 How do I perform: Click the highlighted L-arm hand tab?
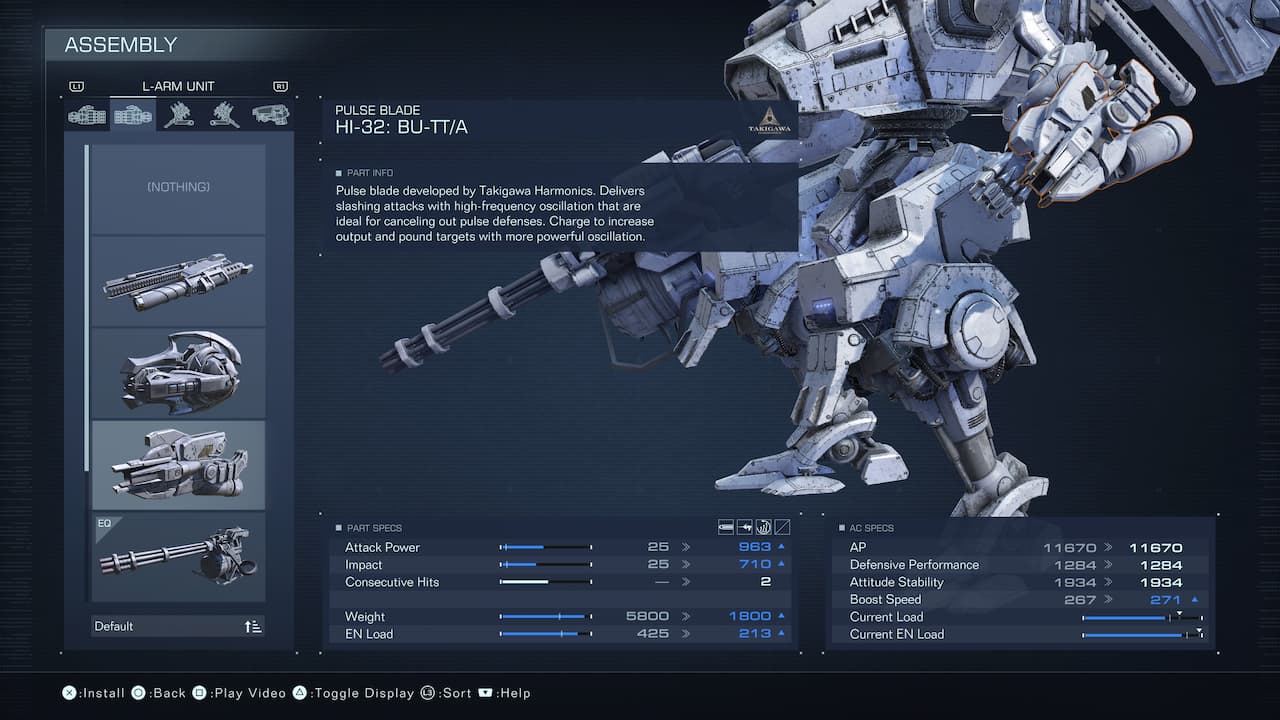tap(133, 115)
